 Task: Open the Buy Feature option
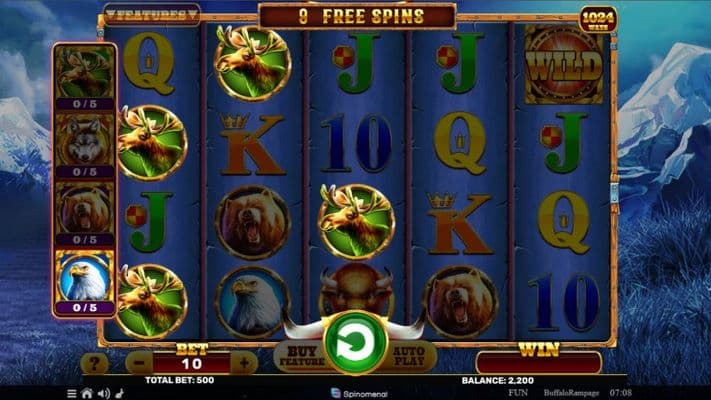click(x=299, y=356)
